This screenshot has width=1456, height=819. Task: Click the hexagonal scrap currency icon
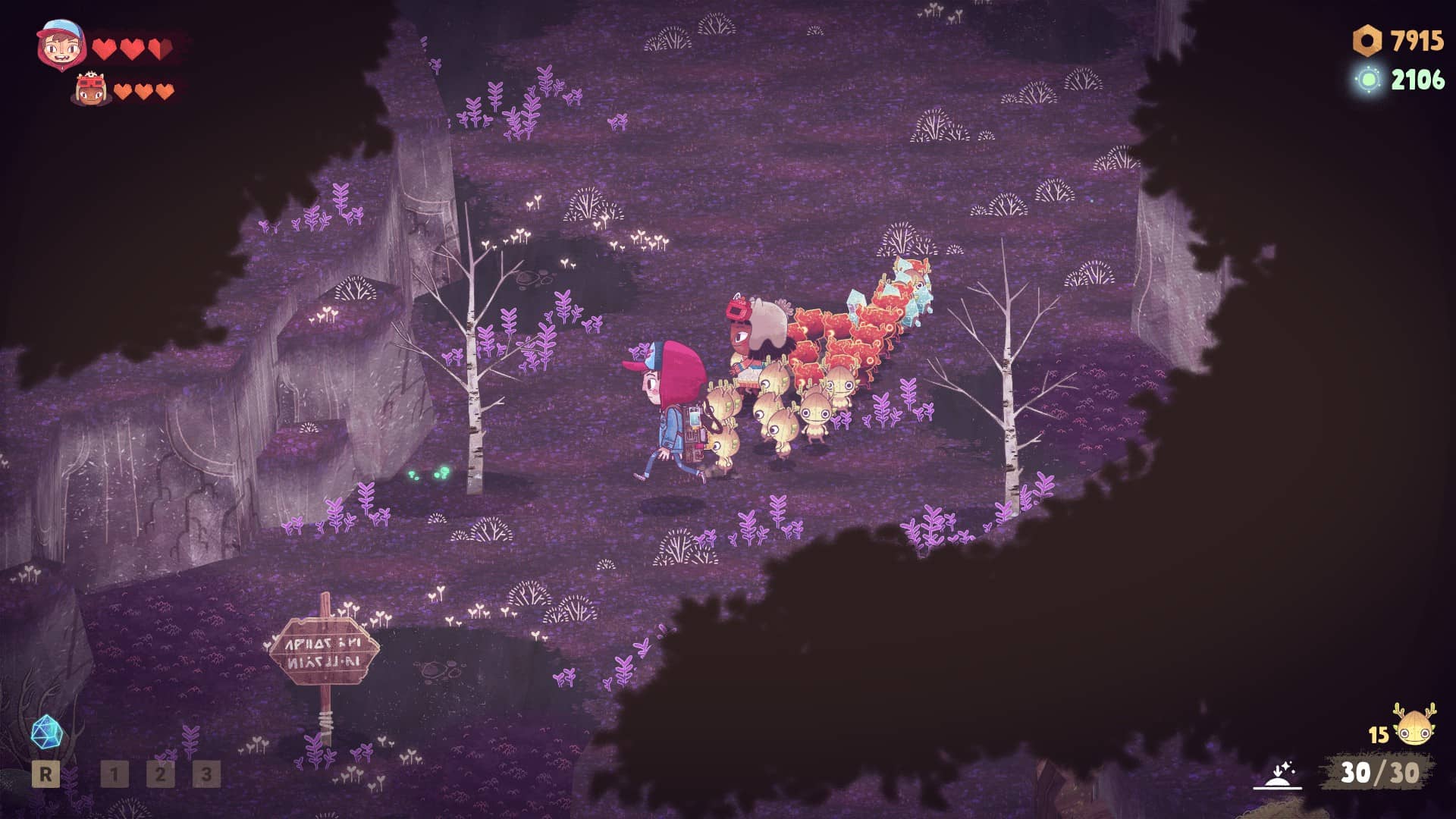1367,41
